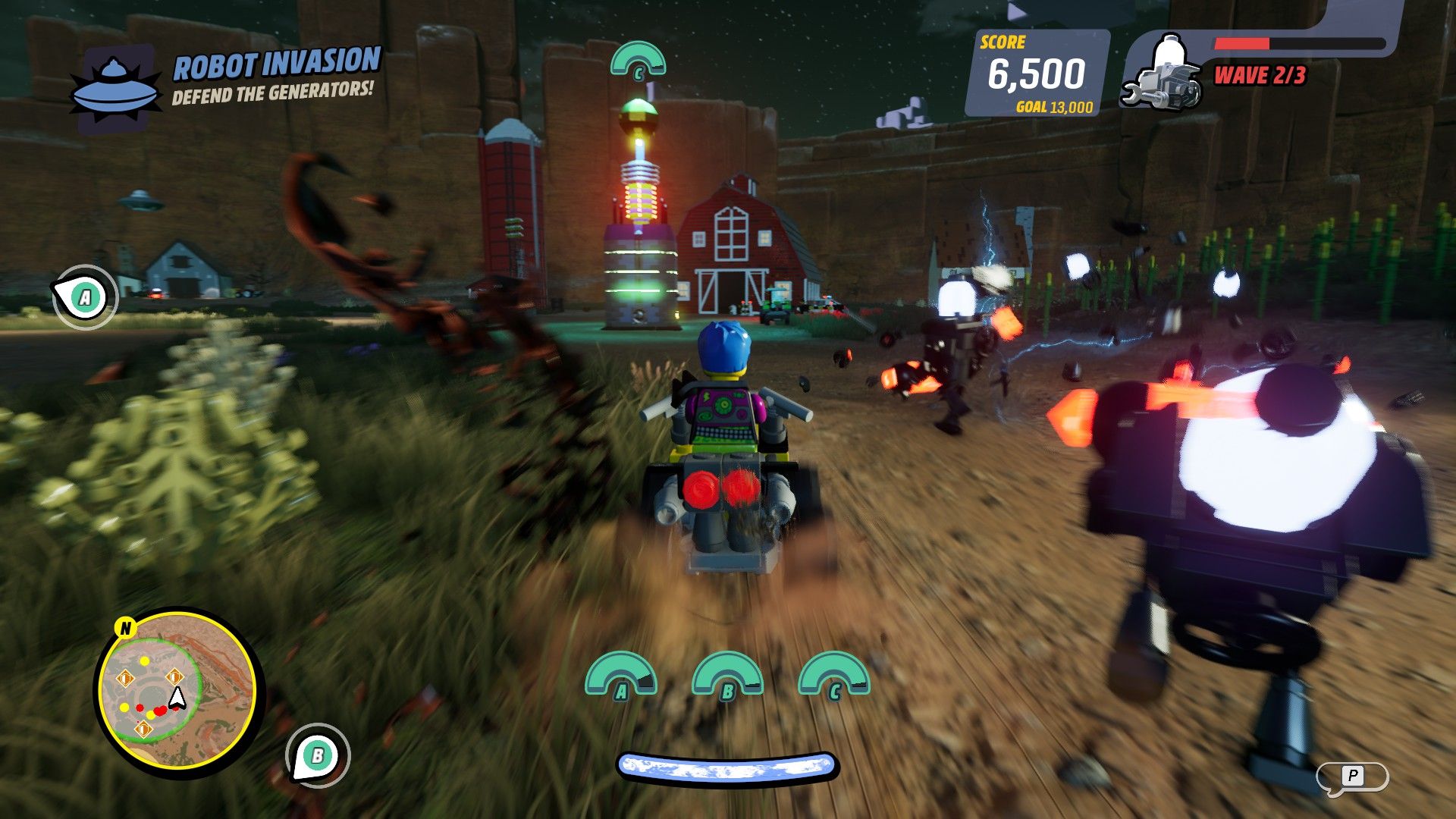The width and height of the screenshot is (1456, 819).
Task: Select generator A gauge in the bottom row
Action: click(620, 676)
